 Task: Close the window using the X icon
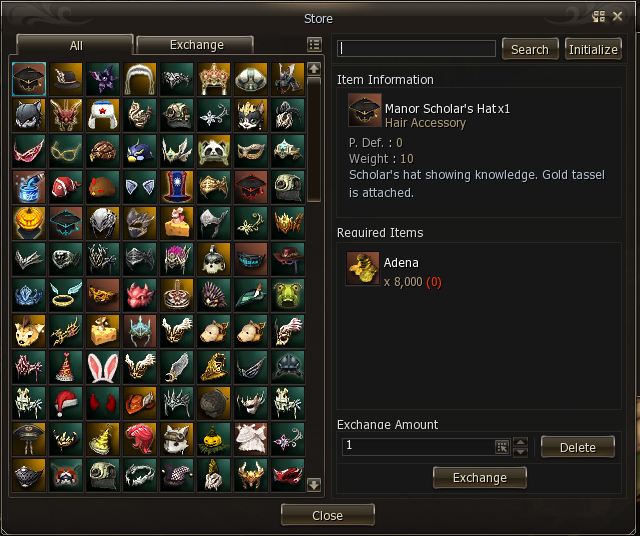click(x=618, y=16)
